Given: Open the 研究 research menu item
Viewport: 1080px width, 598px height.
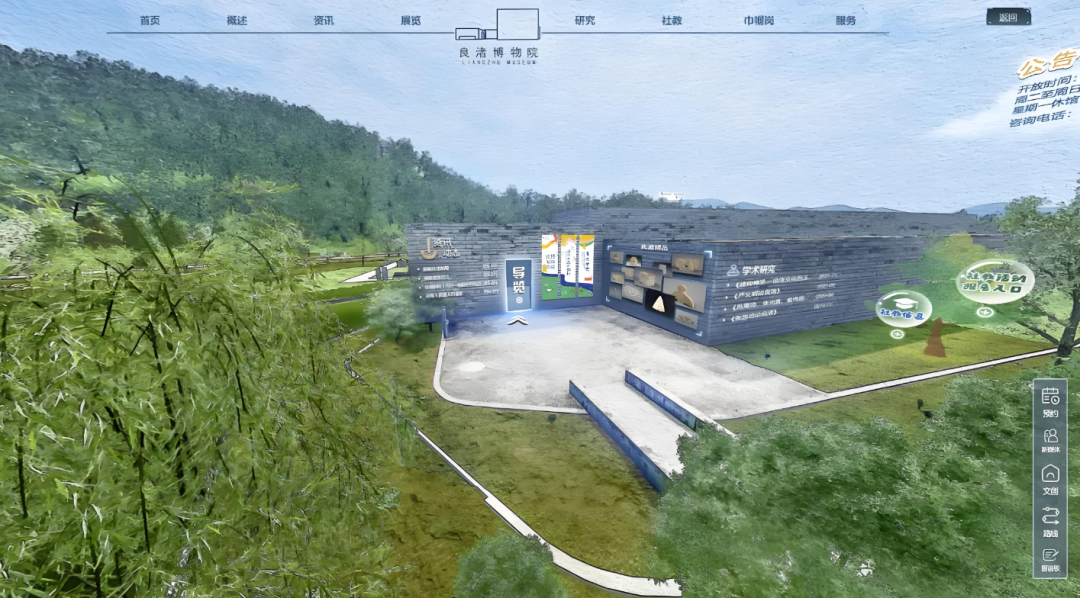Looking at the screenshot, I should pos(585,21).
